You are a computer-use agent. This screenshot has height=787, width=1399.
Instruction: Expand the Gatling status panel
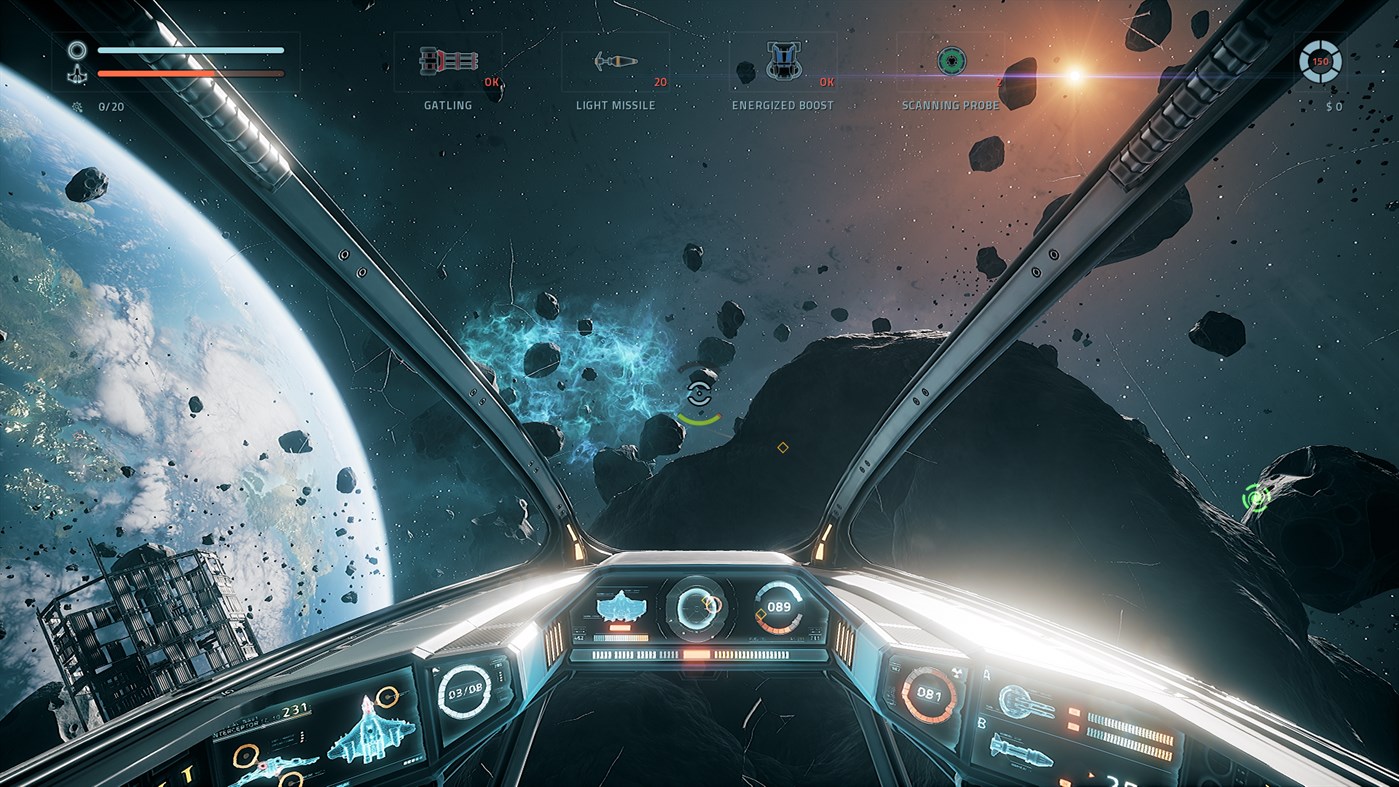click(x=447, y=62)
